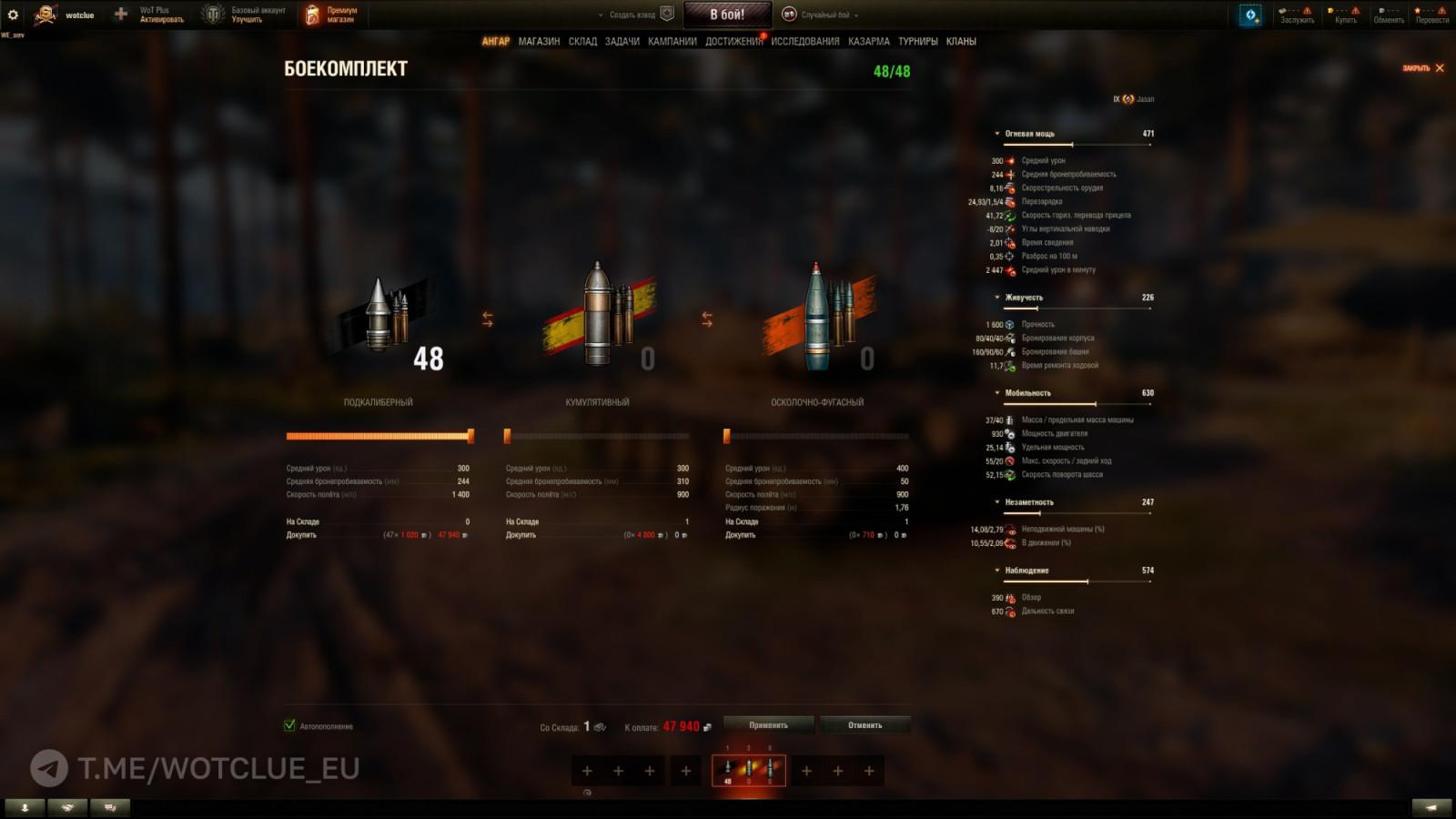Toggle the Автопополнение checkbox
This screenshot has width=1456, height=819.
coord(291,726)
